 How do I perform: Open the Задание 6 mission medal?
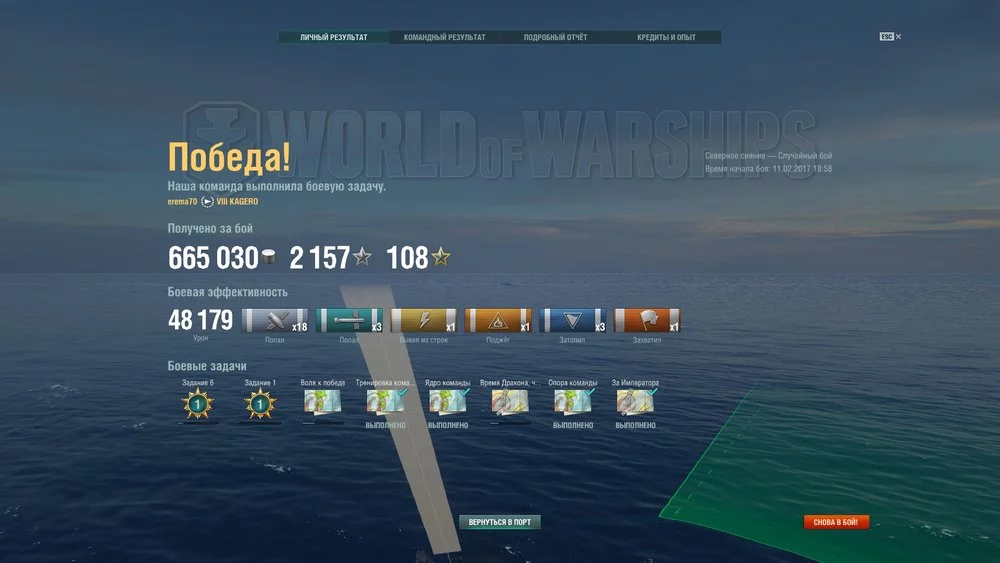[198, 404]
